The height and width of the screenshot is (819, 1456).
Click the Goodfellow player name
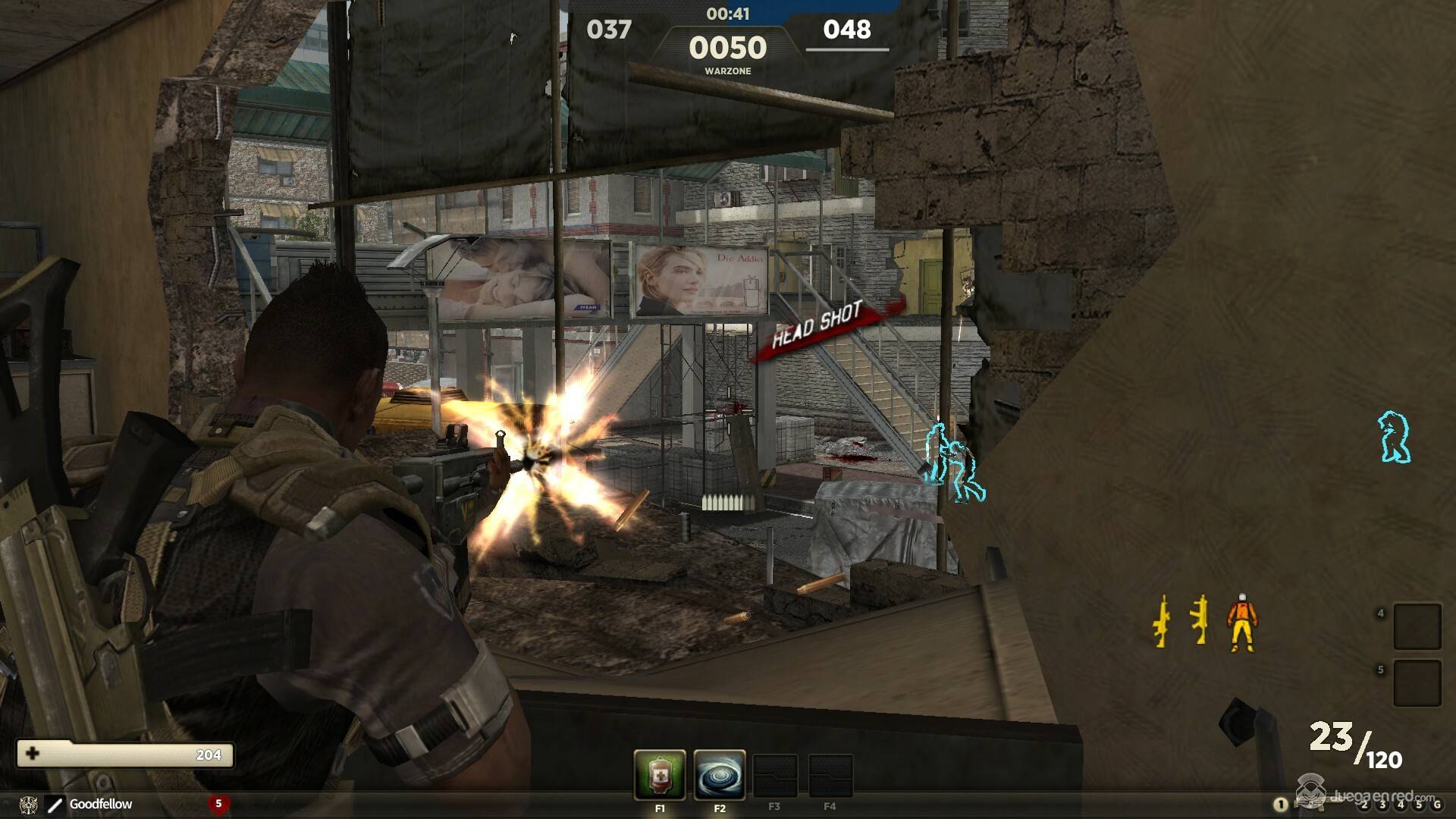[x=100, y=804]
